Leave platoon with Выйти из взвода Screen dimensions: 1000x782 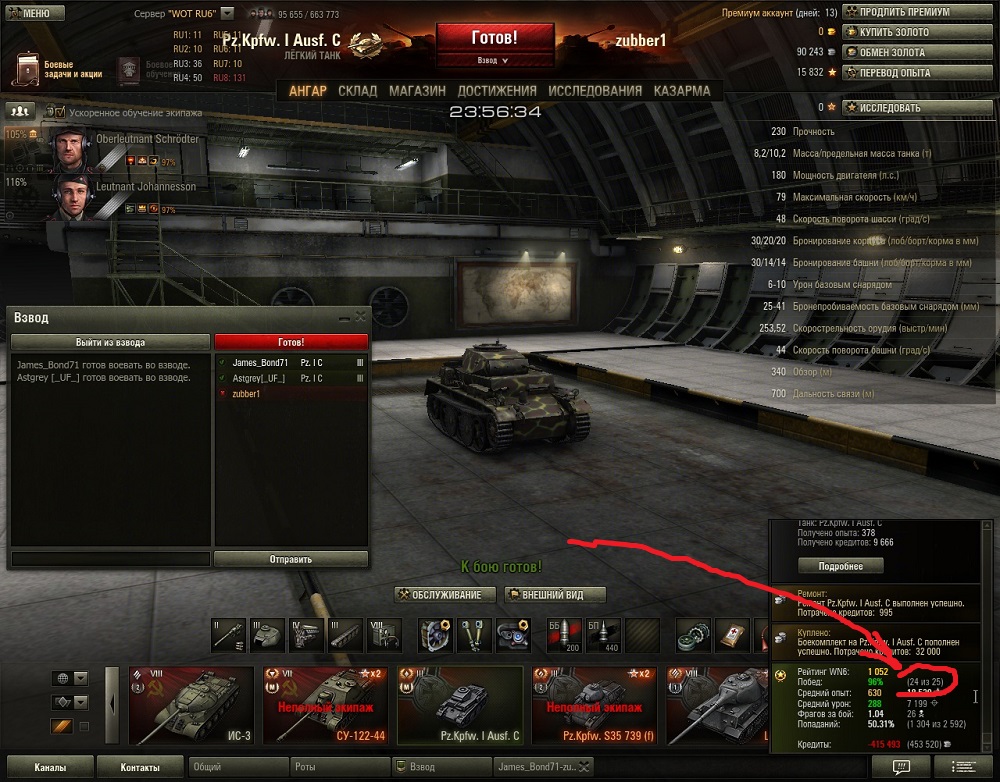click(110, 342)
